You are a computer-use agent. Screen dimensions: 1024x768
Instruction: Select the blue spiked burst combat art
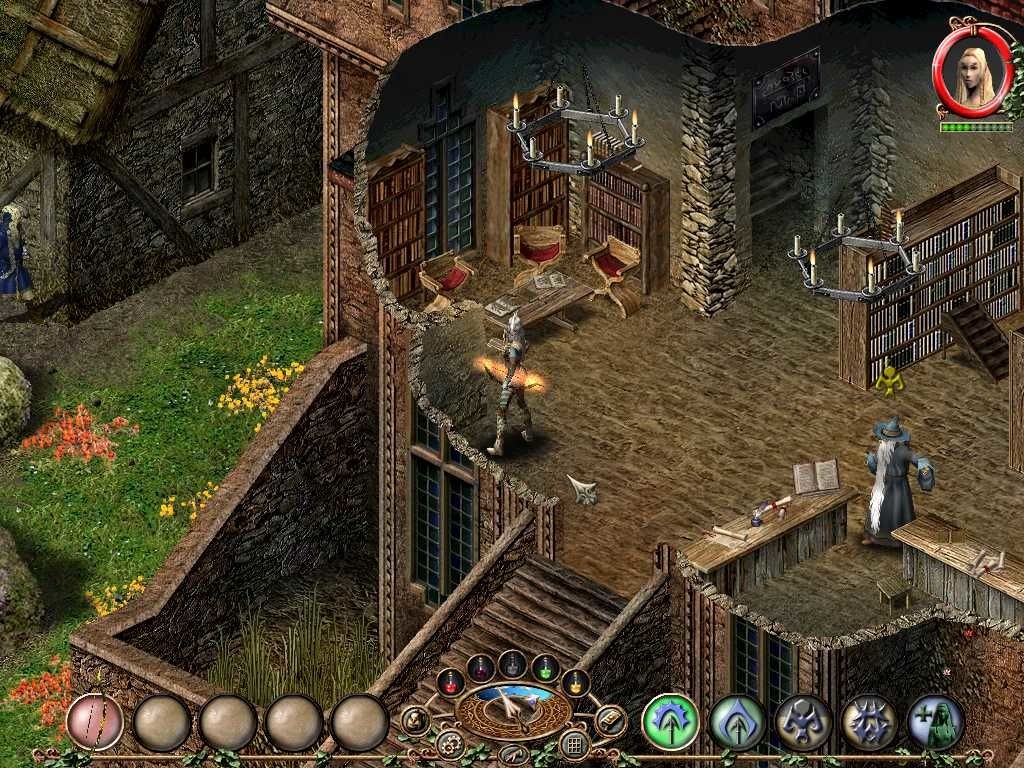(869, 722)
